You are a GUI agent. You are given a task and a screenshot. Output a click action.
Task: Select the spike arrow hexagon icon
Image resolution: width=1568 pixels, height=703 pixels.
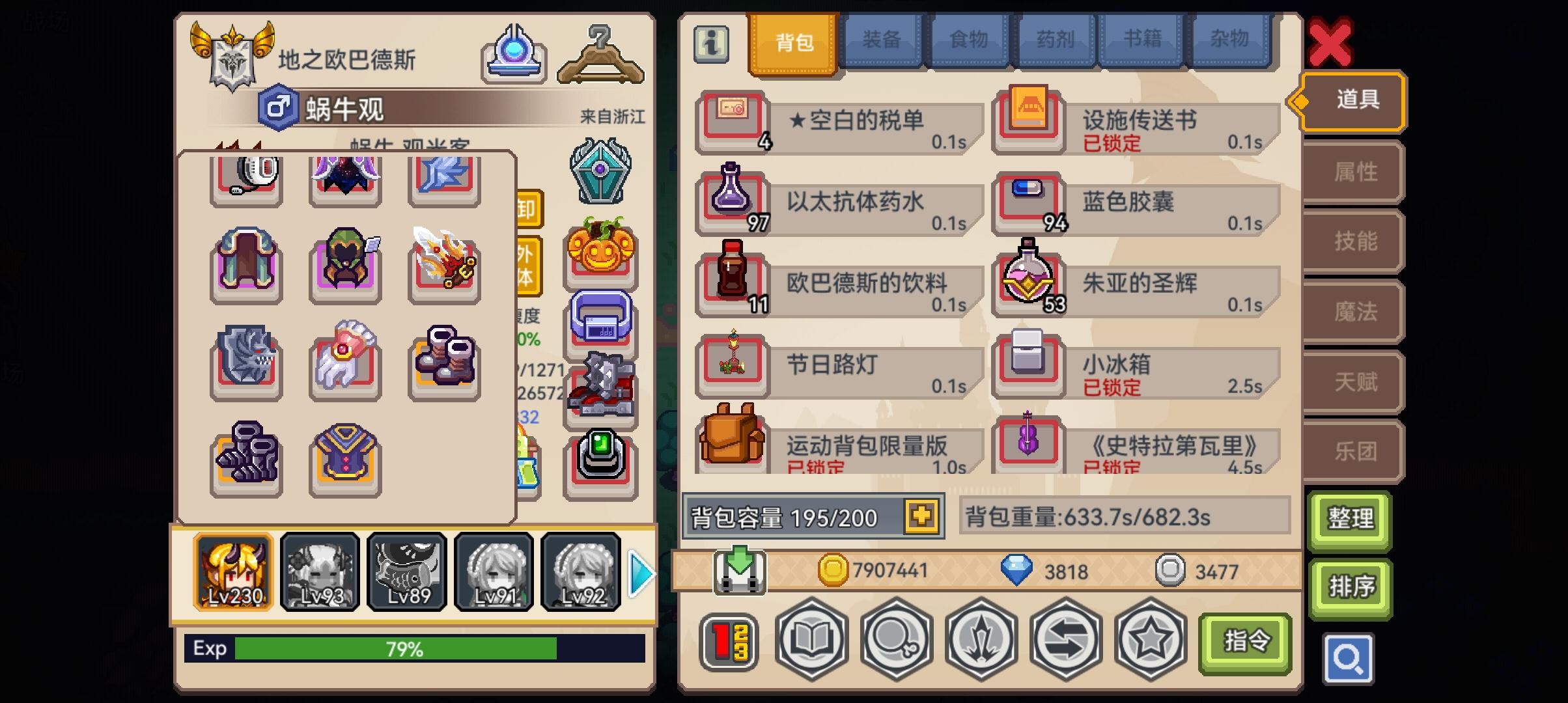pyautogui.click(x=981, y=641)
